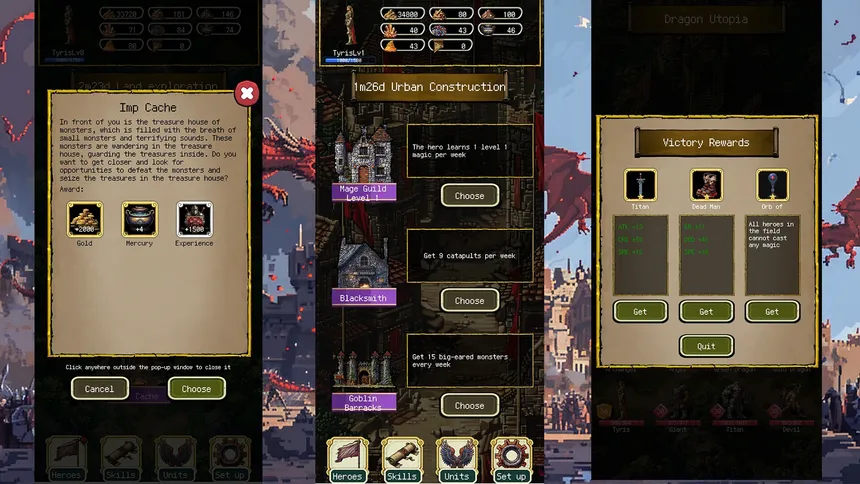Click the Blacksmith building thumbnail

(364, 263)
